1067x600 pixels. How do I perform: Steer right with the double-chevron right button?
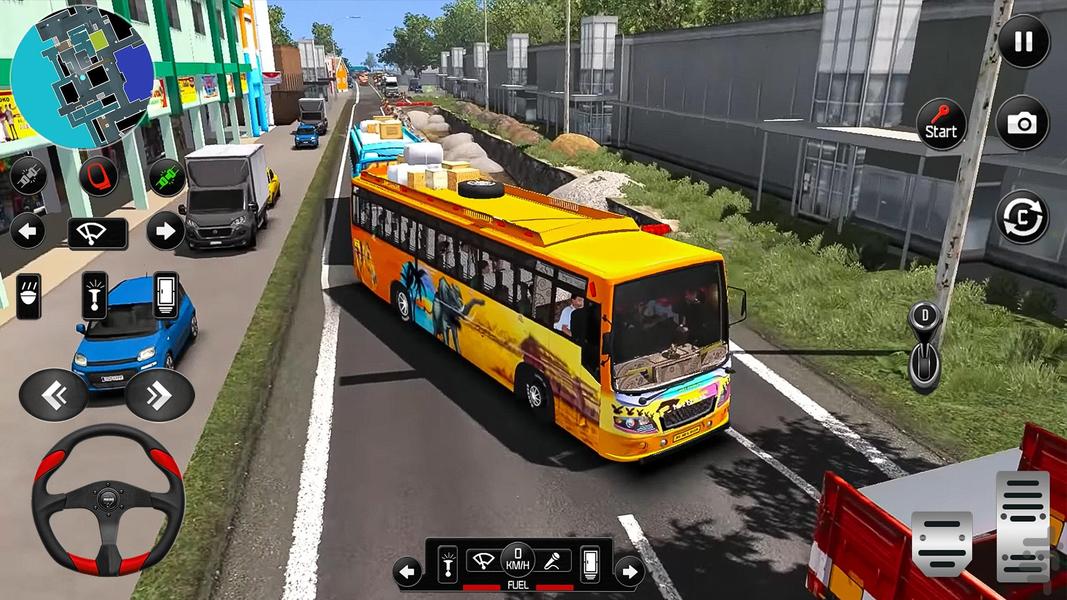click(159, 395)
